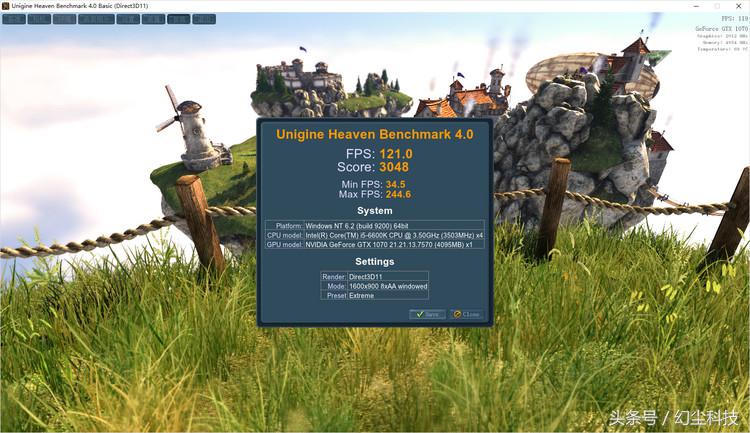
Task: Minimize the Heaven Benchmark window
Action: tap(695, 6)
